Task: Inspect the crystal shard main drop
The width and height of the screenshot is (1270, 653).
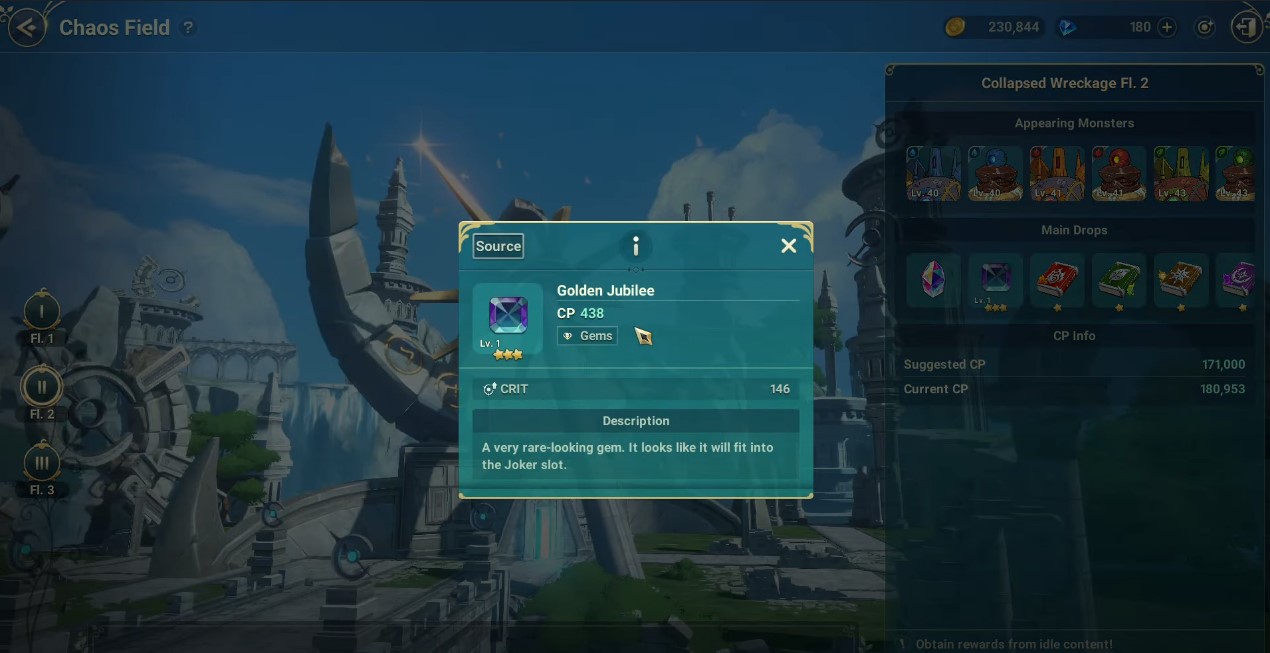Action: [934, 279]
